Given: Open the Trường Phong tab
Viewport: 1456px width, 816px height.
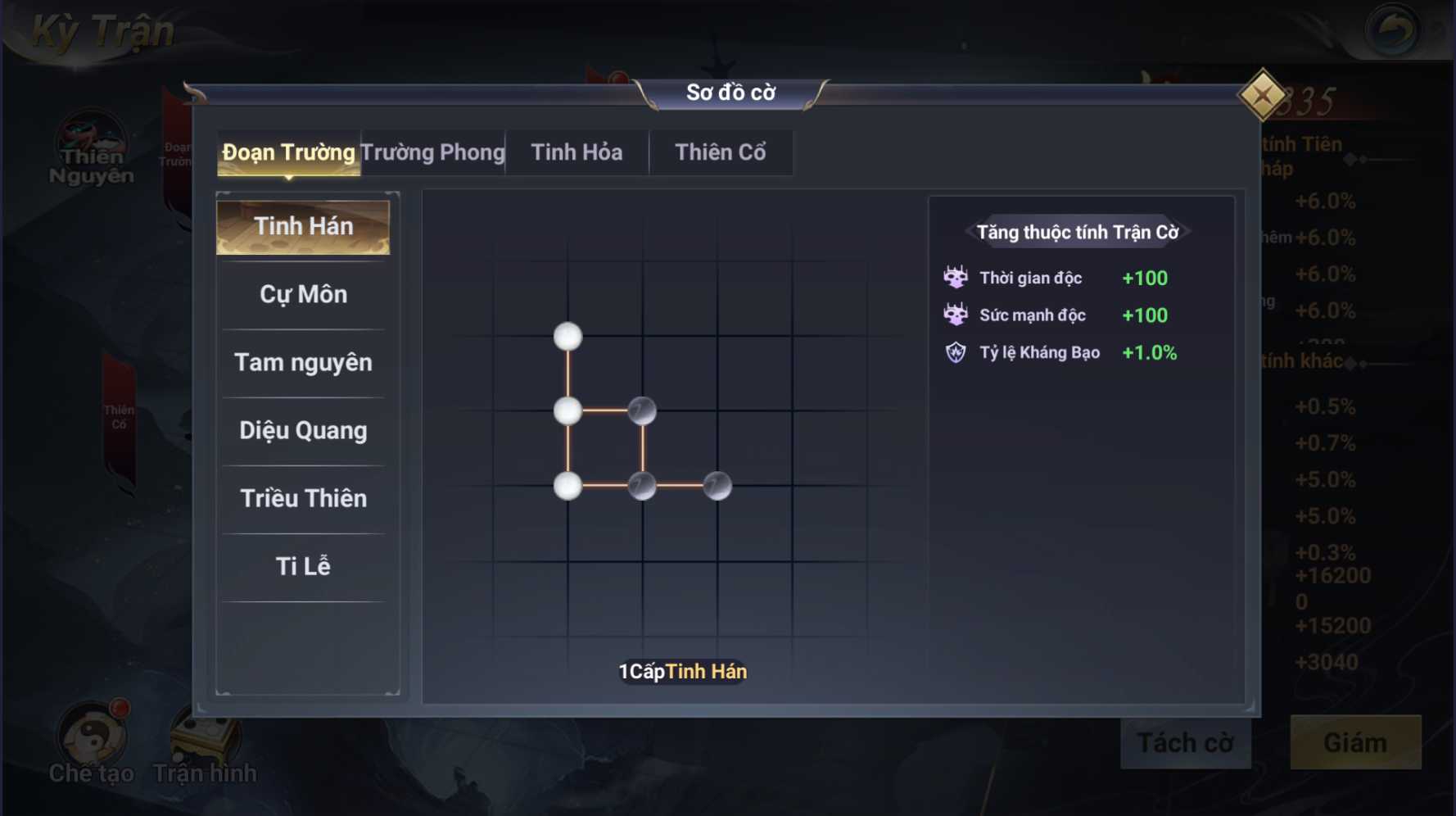Looking at the screenshot, I should [x=432, y=152].
